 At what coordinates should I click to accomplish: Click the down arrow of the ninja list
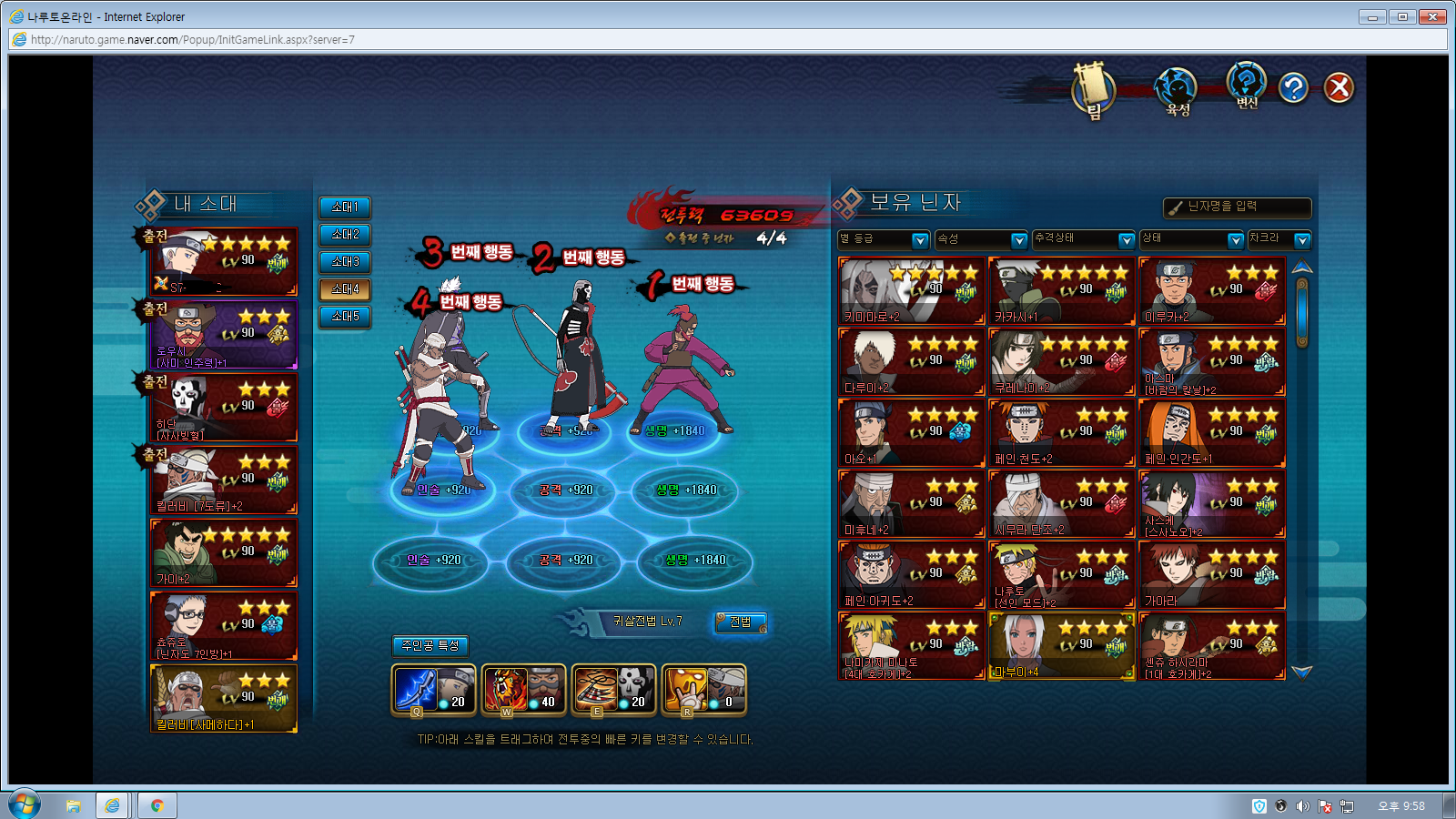pyautogui.click(x=1302, y=672)
